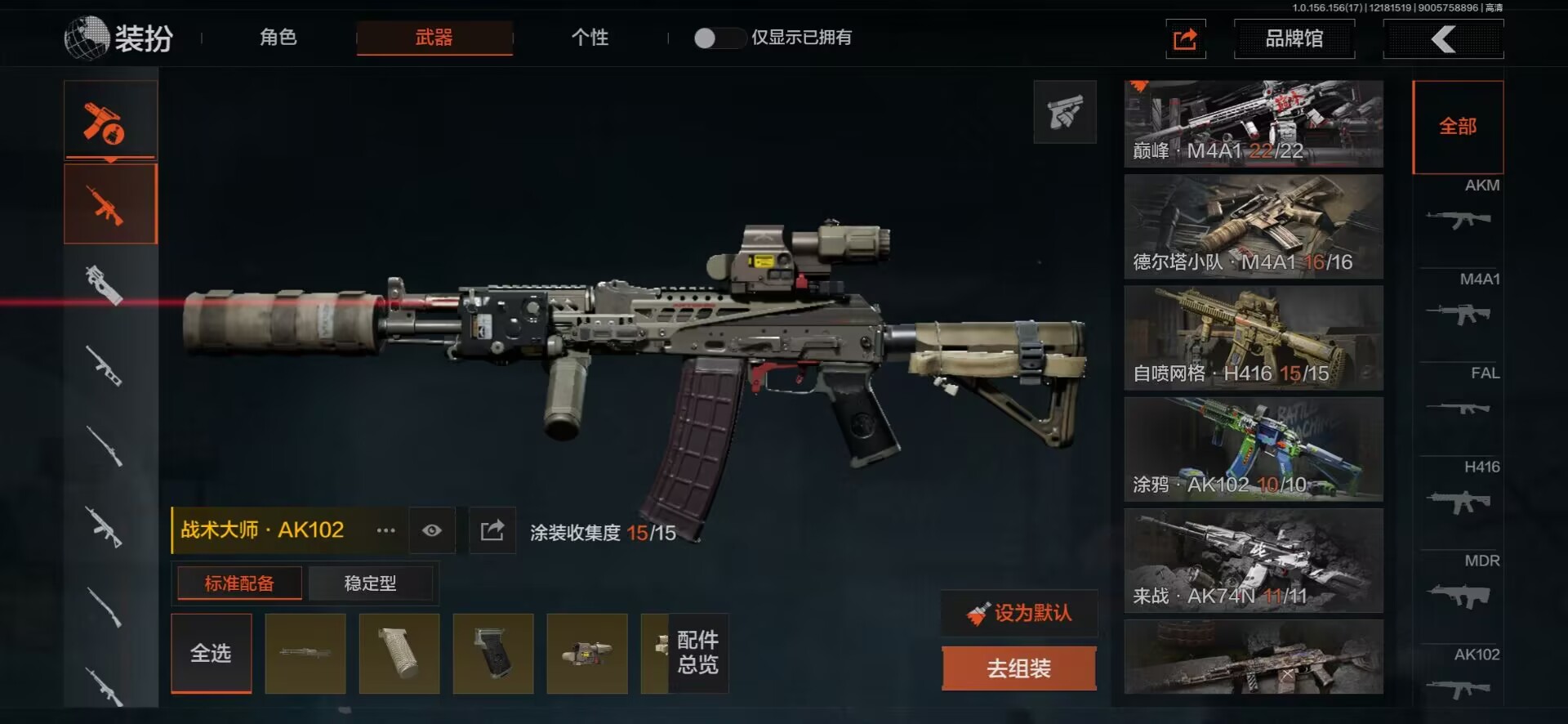Open the 个性 tab
This screenshot has width=1568, height=724.
590,38
